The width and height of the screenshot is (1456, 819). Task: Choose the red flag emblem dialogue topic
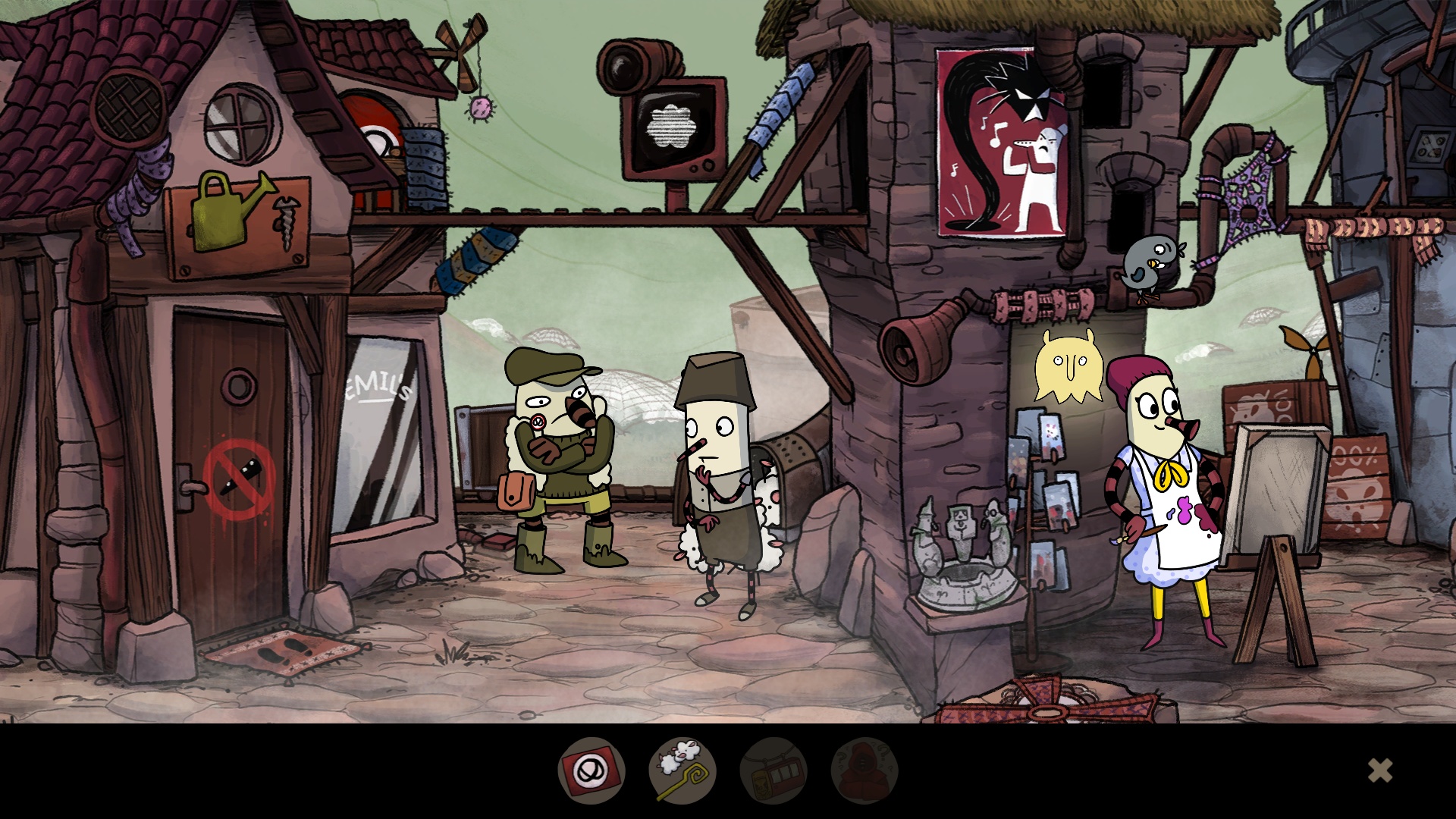pos(591,770)
